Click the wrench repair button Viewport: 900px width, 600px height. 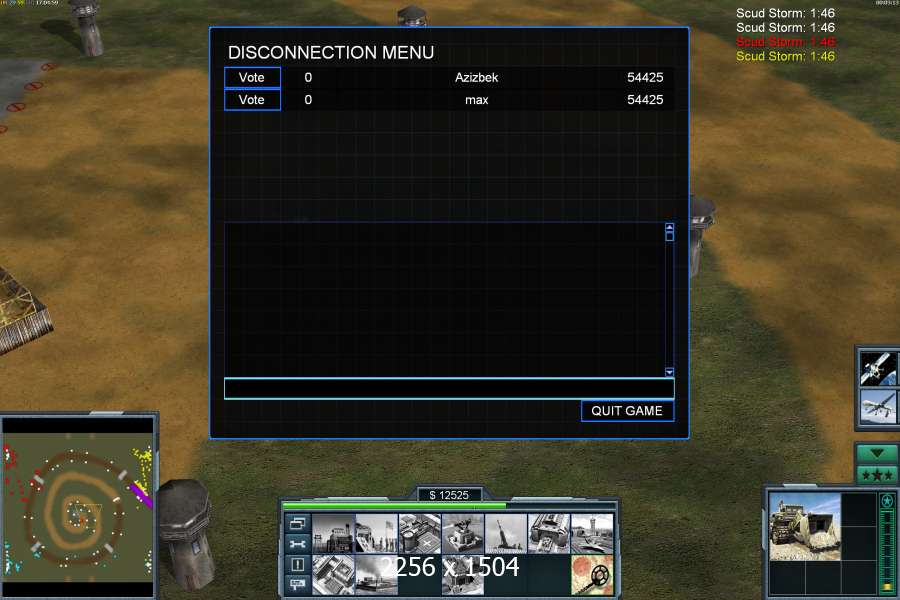pos(297,544)
